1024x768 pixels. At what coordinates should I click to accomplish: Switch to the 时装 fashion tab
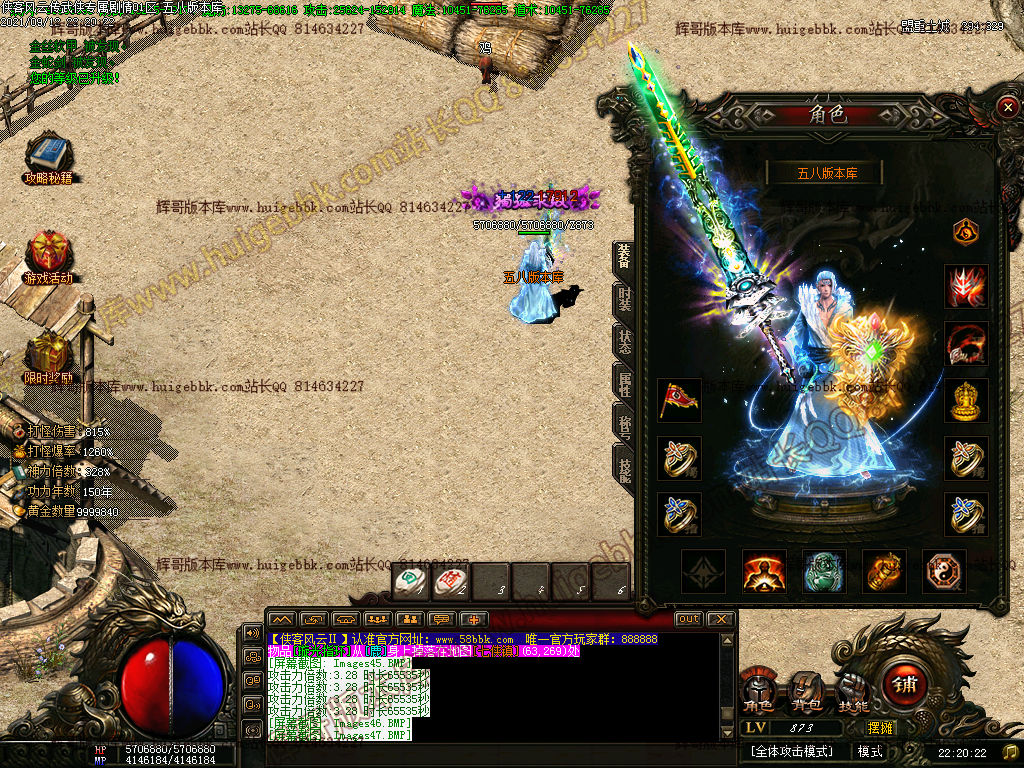pyautogui.click(x=624, y=298)
